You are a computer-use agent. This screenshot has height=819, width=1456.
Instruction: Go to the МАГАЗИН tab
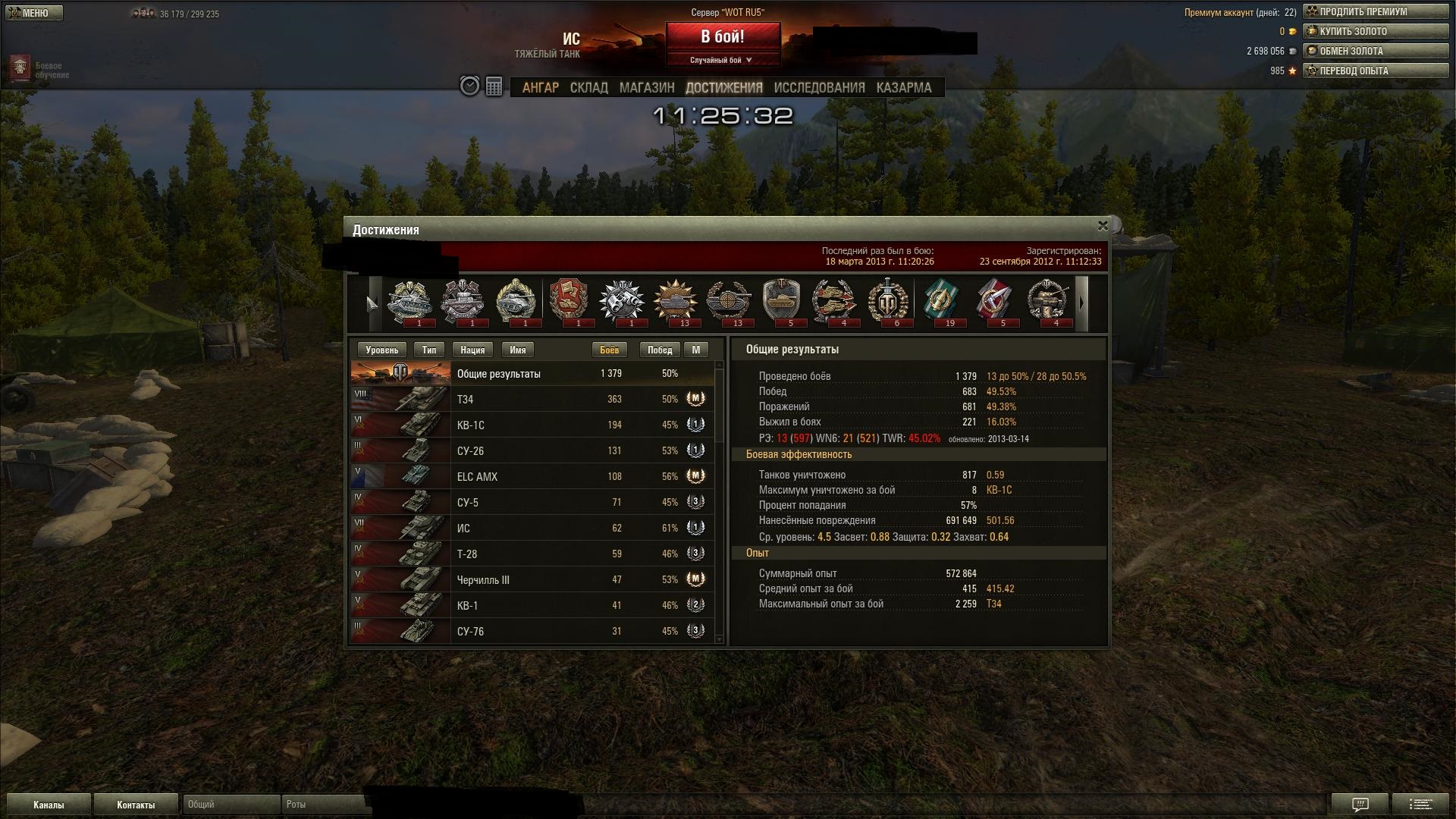coord(646,88)
